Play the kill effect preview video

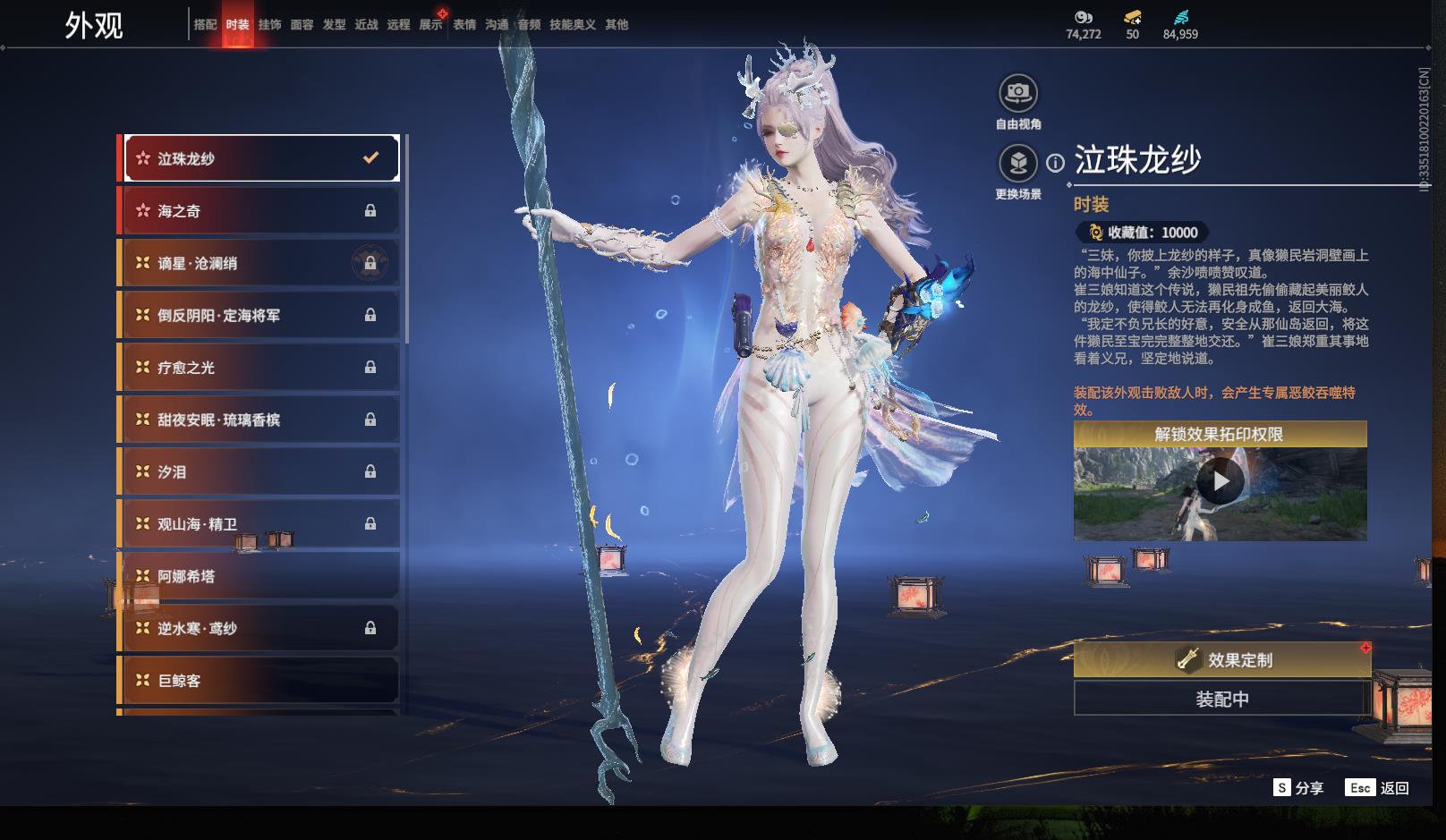pyautogui.click(x=1221, y=483)
